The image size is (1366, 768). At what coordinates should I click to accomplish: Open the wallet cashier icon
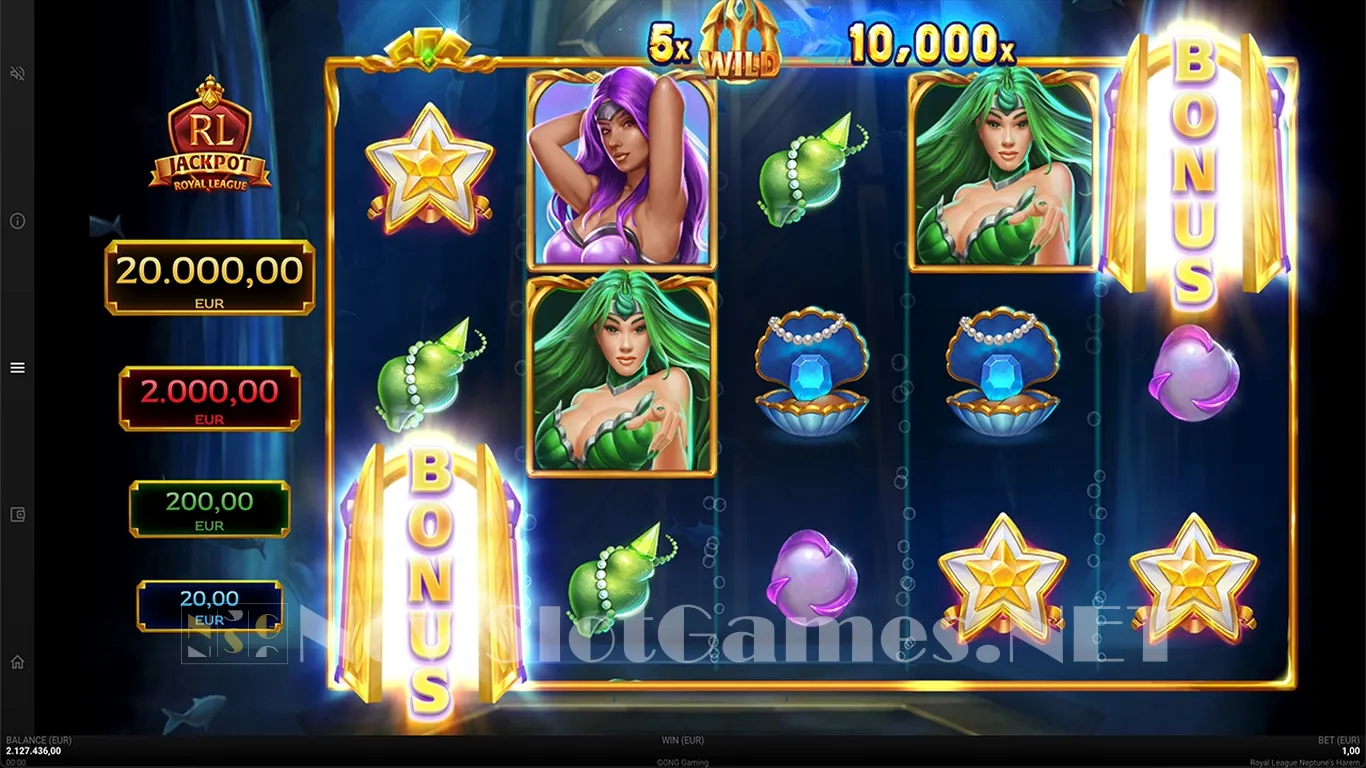coord(17,515)
